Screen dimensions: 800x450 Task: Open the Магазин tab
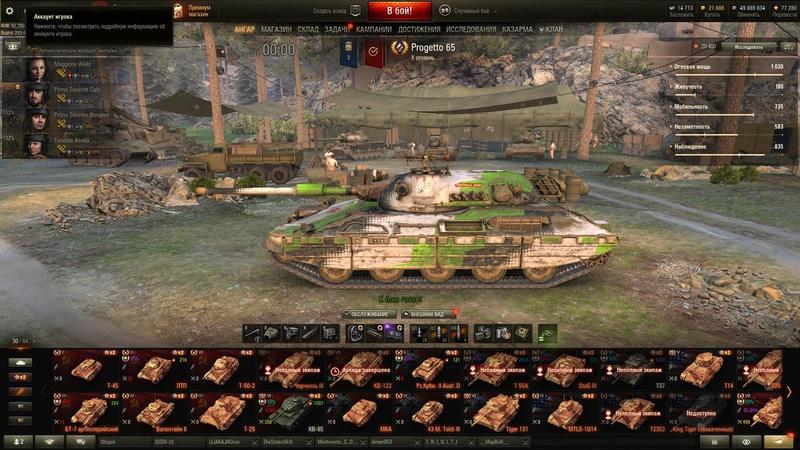276,30
